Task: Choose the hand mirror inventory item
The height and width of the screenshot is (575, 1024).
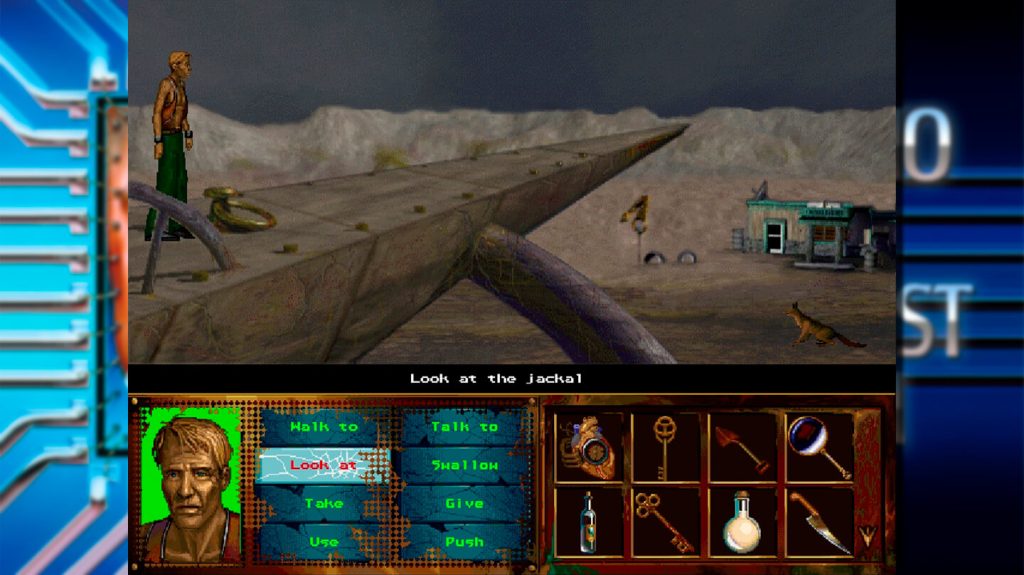Action: pos(819,446)
